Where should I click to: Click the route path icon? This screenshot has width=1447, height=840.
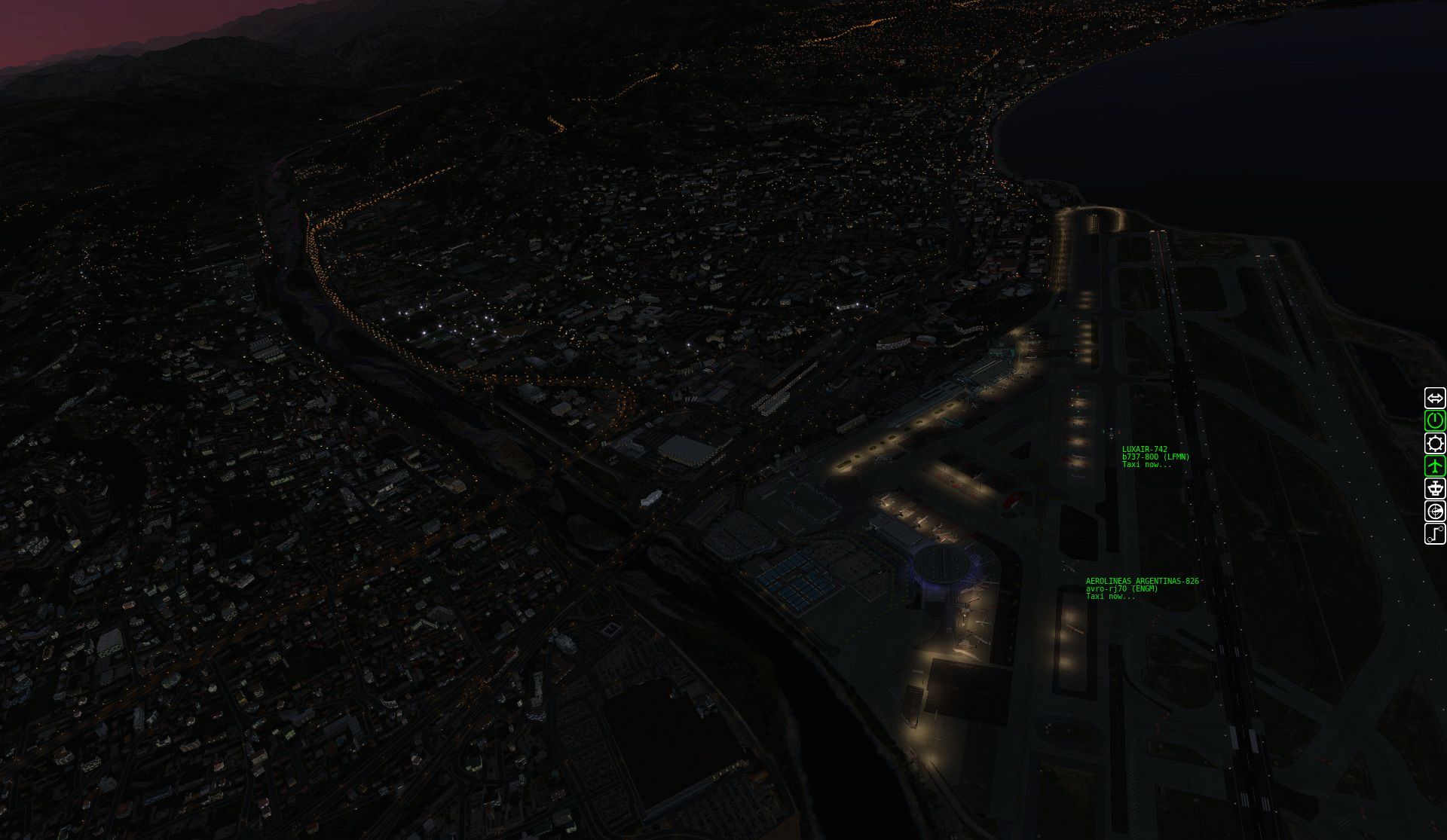(1434, 534)
